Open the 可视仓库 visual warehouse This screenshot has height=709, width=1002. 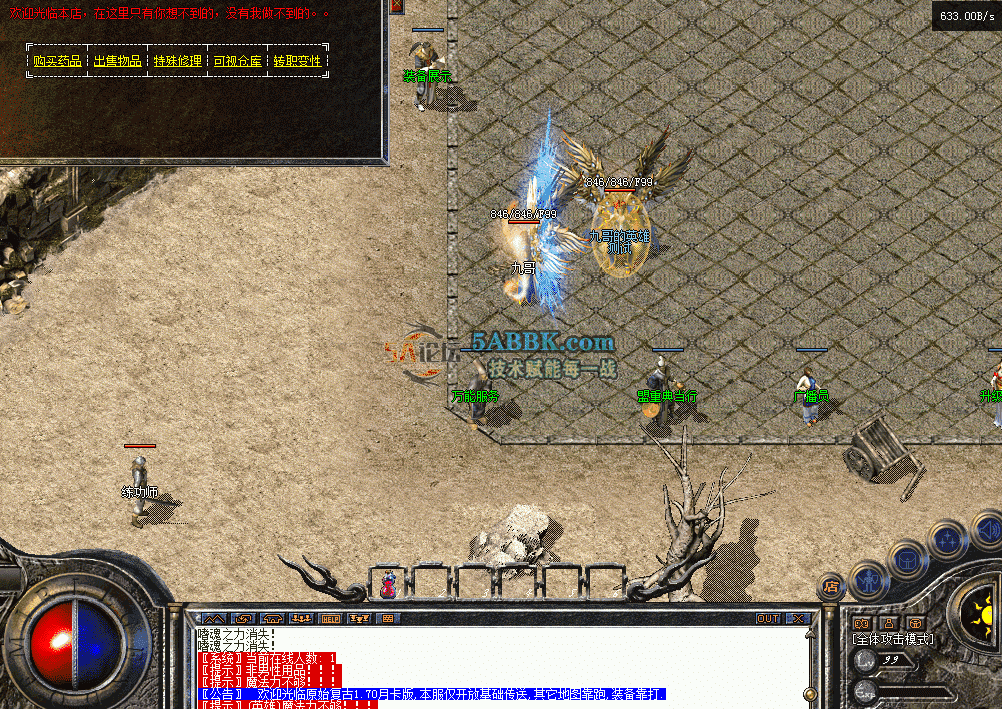(237, 61)
